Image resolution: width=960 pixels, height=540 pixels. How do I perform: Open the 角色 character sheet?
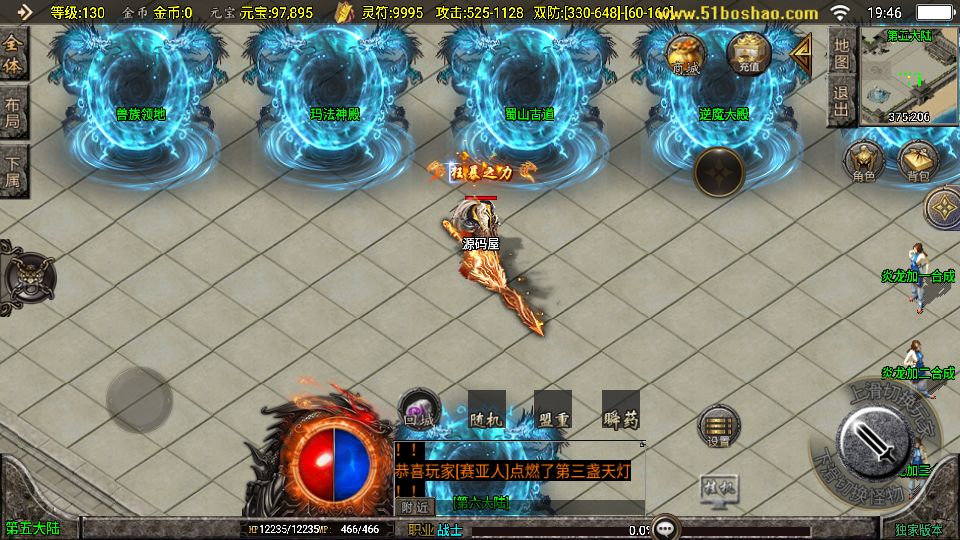[x=864, y=163]
